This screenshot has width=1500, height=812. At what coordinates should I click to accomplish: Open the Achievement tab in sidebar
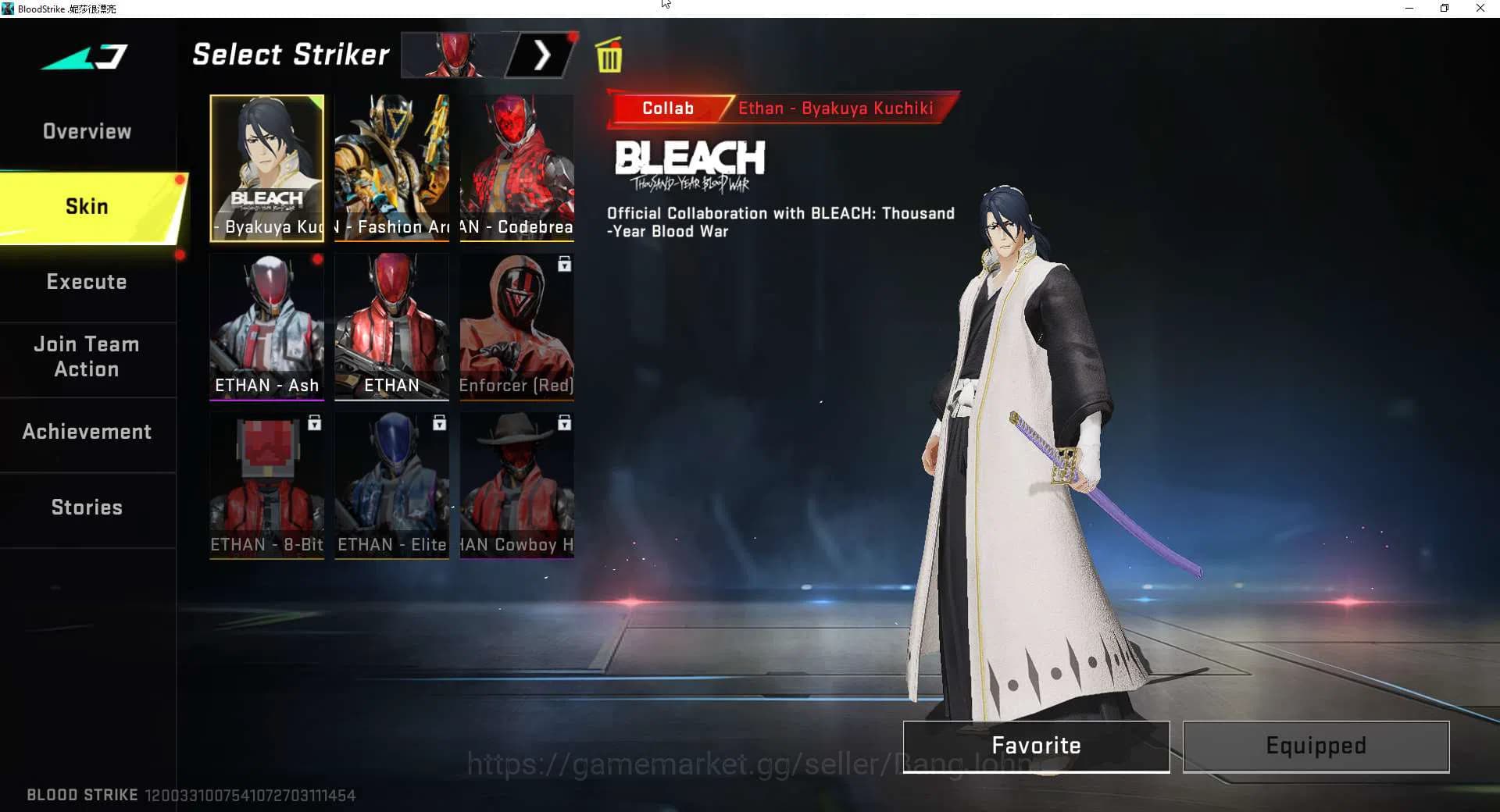pyautogui.click(x=87, y=431)
